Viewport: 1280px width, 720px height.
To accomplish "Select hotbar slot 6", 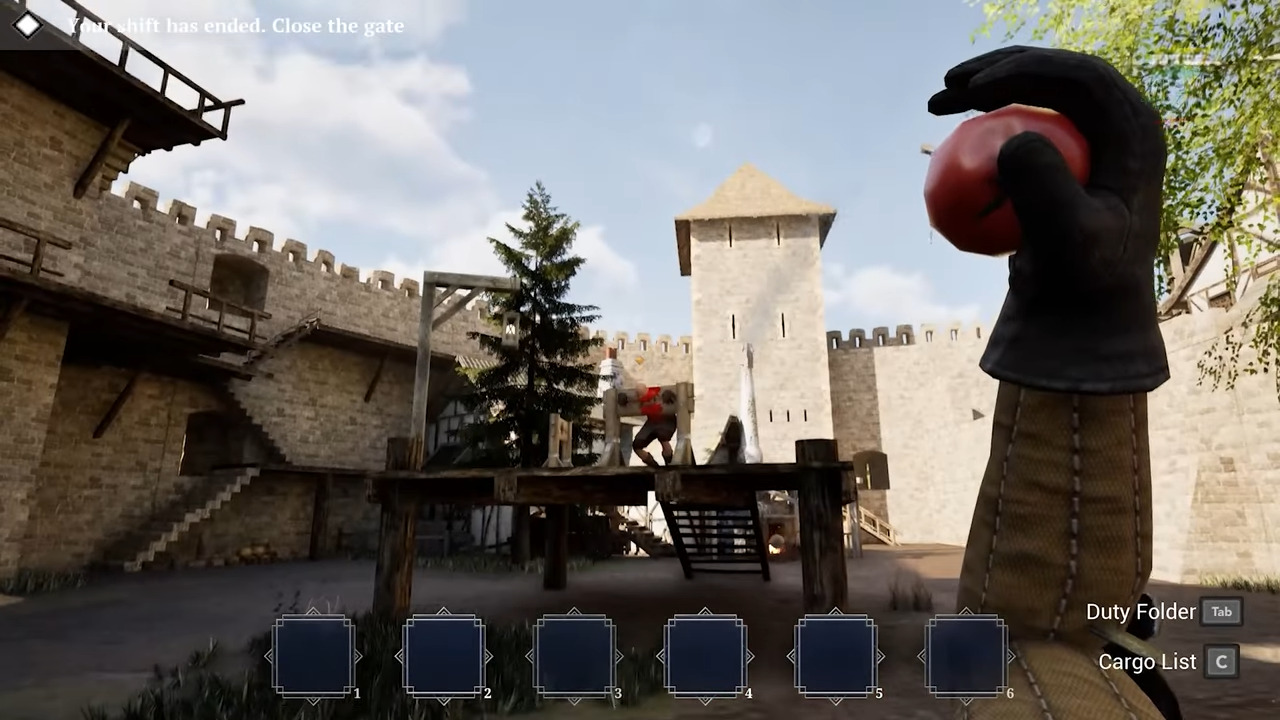I will click(966, 655).
